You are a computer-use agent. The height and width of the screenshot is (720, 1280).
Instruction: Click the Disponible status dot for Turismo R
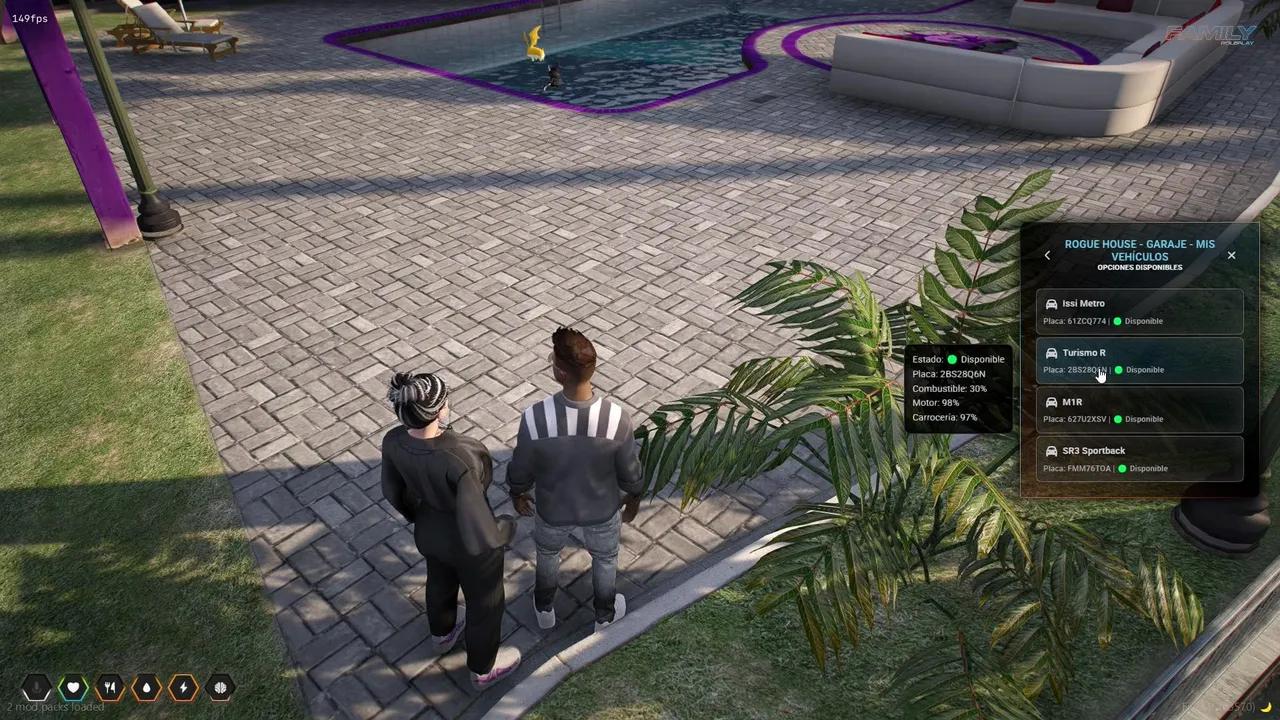pos(1118,370)
